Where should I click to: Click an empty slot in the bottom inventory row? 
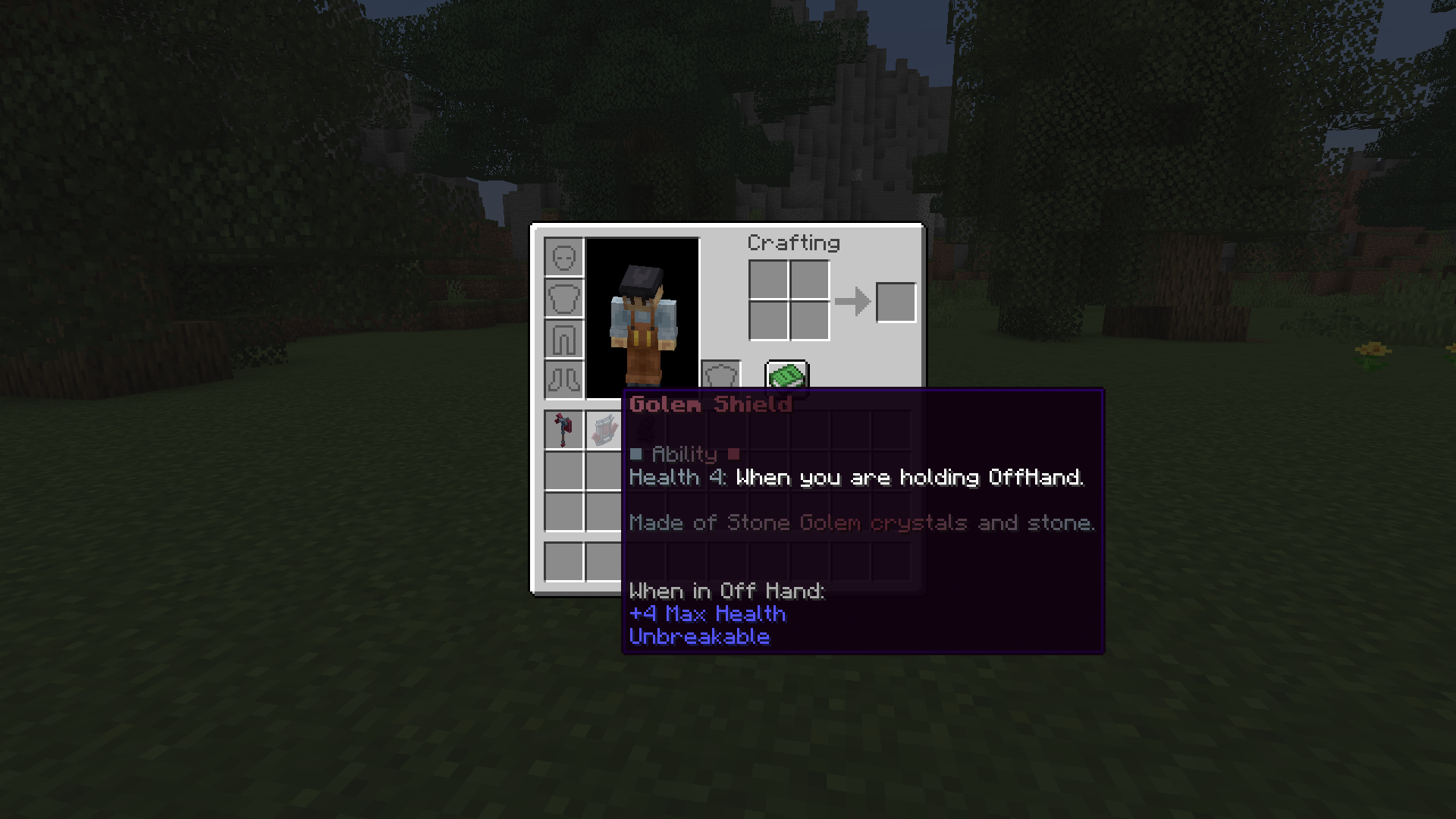pyautogui.click(x=563, y=560)
